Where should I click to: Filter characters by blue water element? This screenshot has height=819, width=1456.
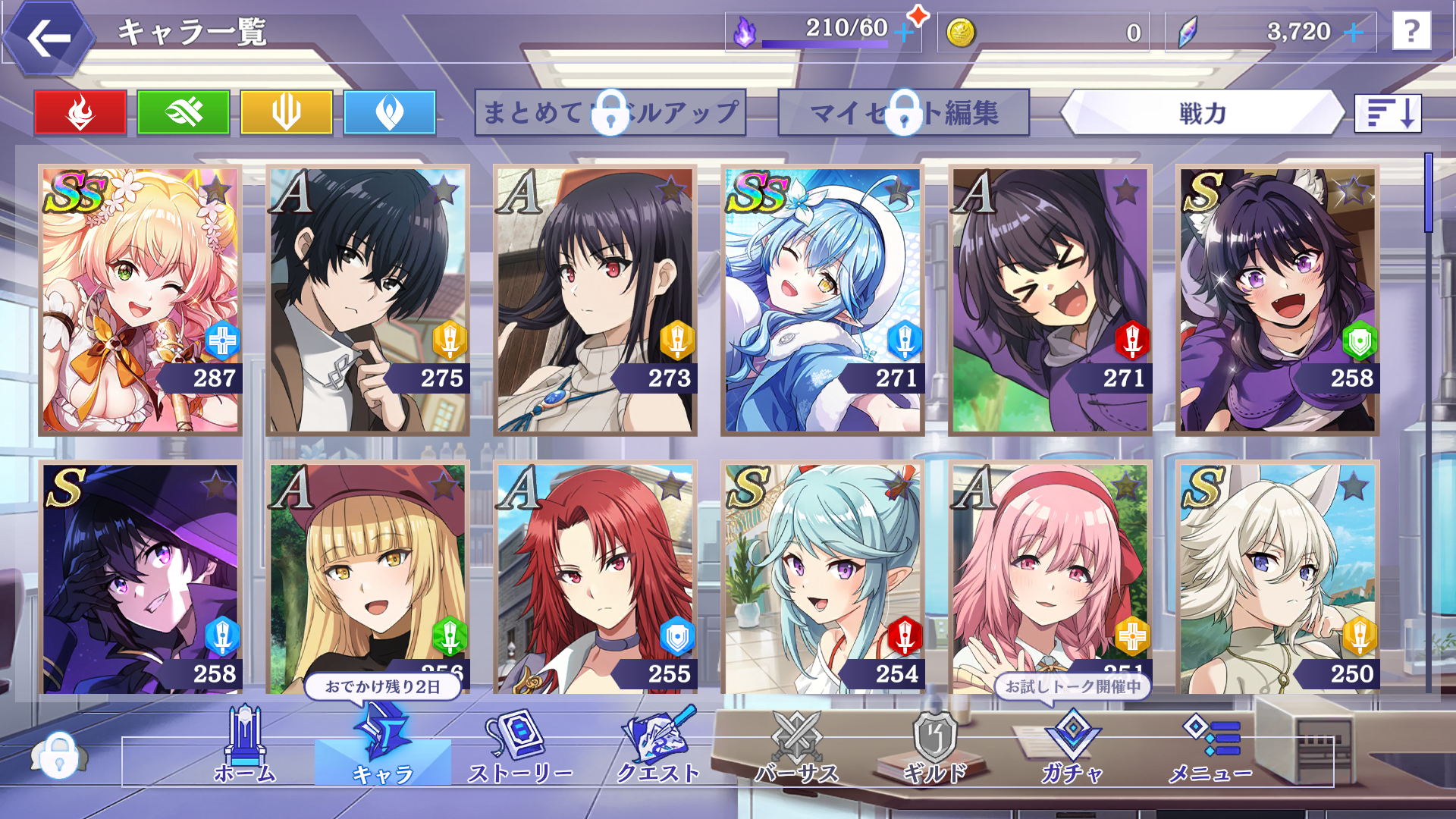pyautogui.click(x=390, y=113)
